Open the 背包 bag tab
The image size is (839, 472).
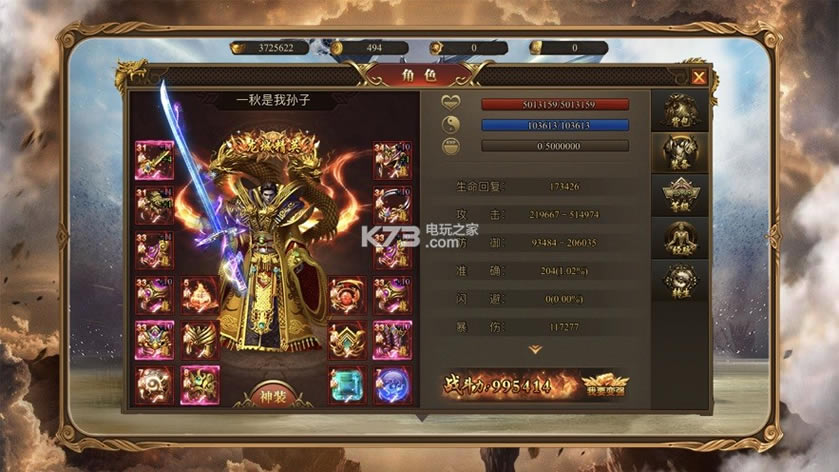point(680,111)
